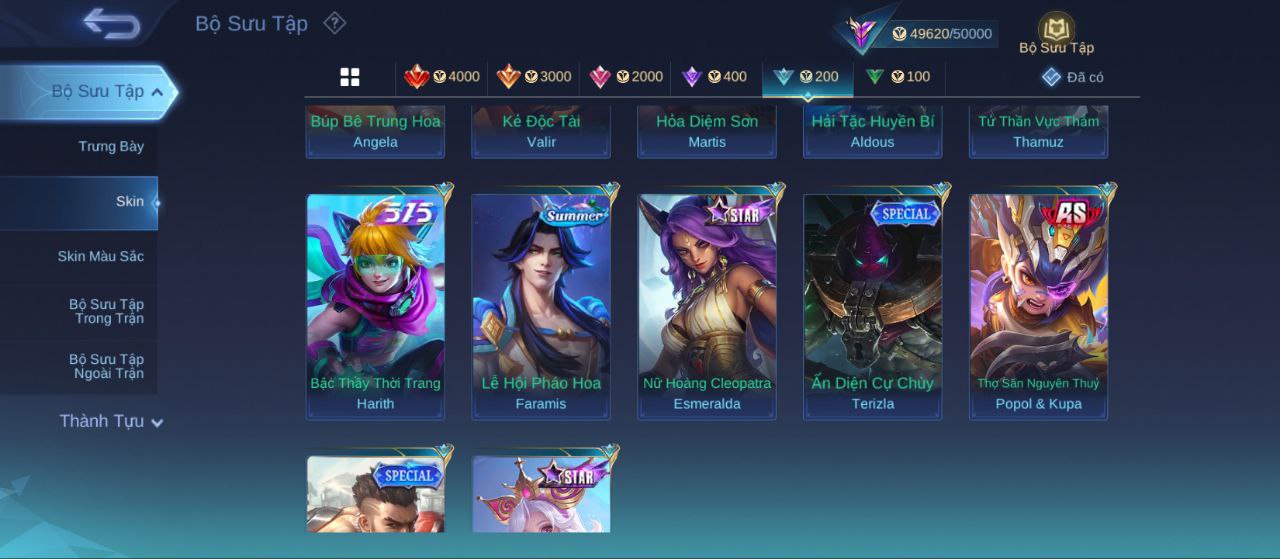Viewport: 1280px width, 559px height.
Task: Switch to the 100 point tier tab
Action: 897,77
